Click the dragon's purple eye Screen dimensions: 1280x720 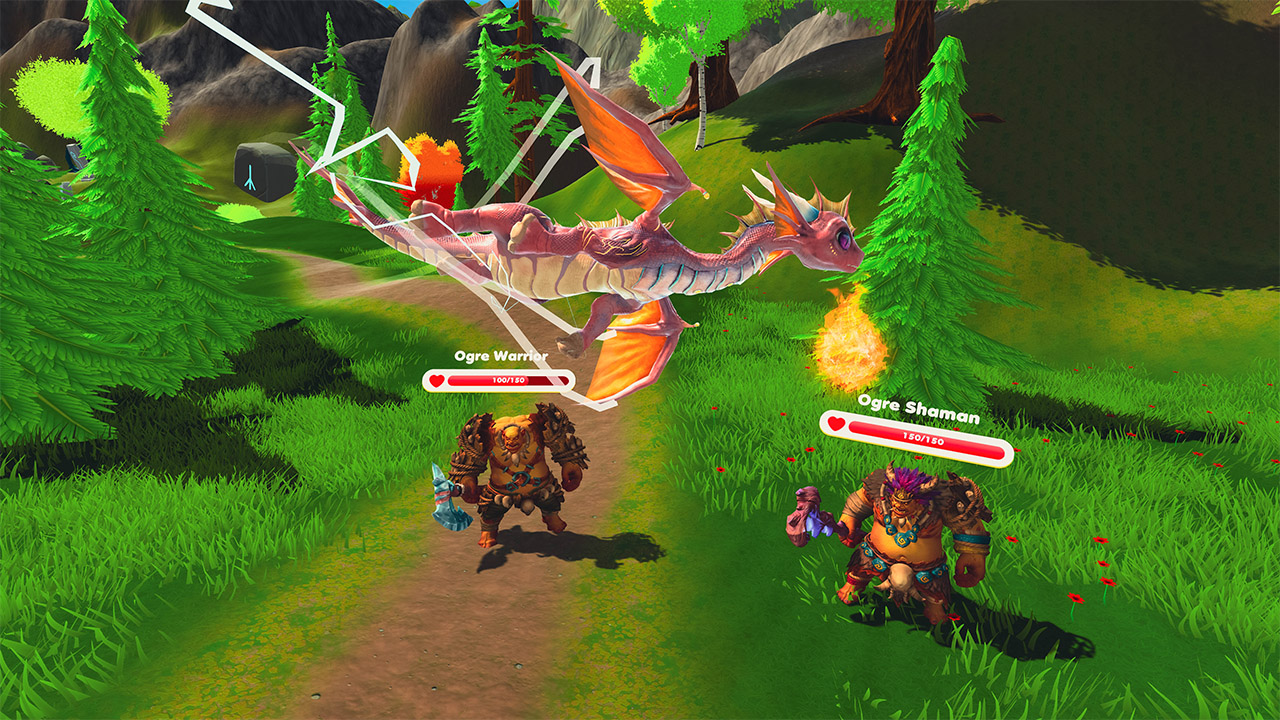pos(844,240)
